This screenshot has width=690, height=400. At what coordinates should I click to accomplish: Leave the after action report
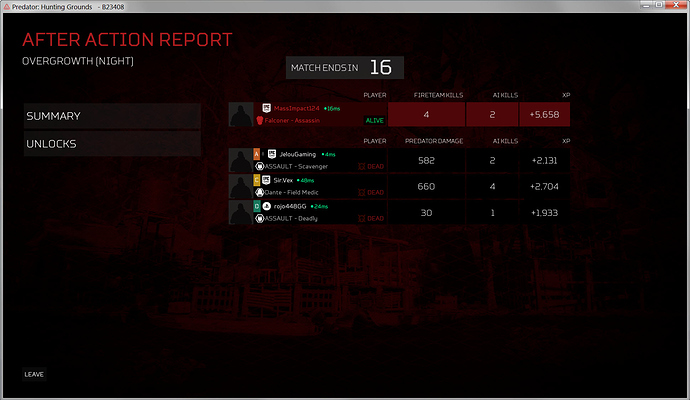34,375
